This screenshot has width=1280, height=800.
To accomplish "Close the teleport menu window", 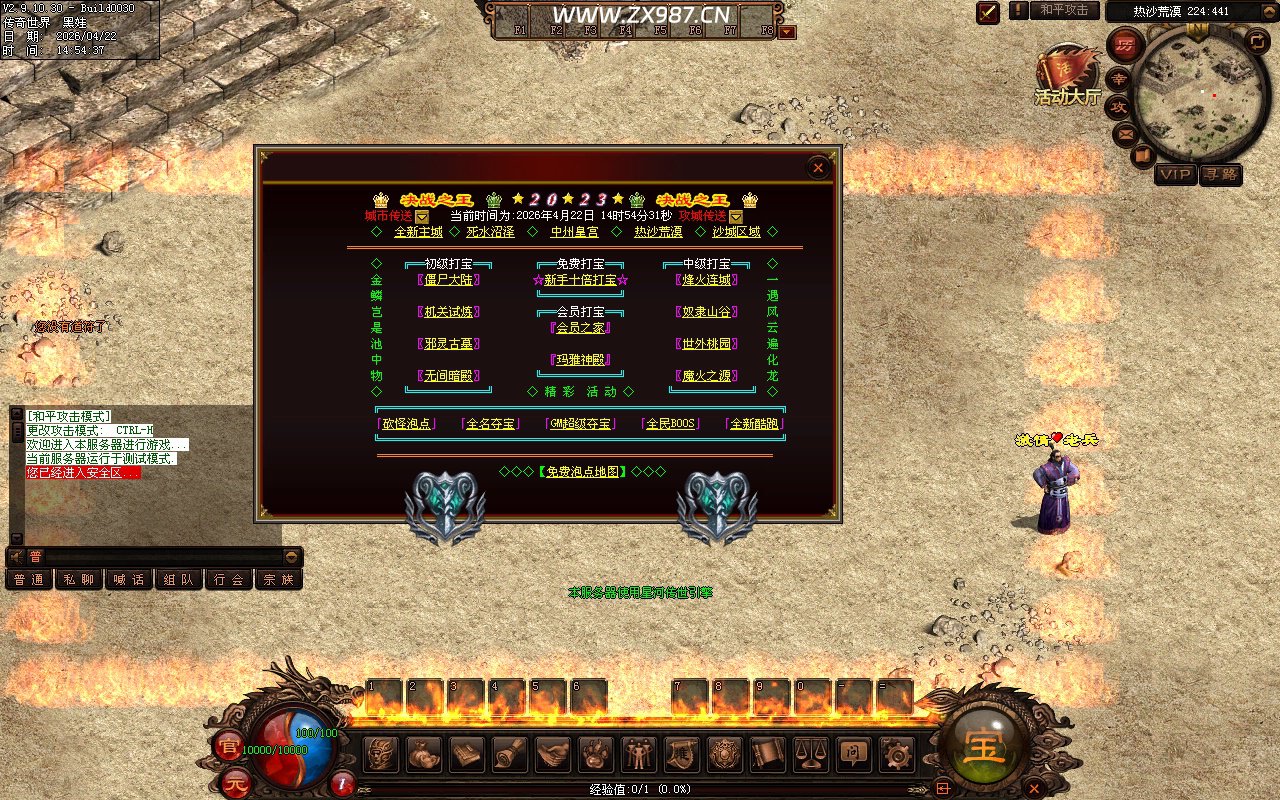I will click(818, 167).
